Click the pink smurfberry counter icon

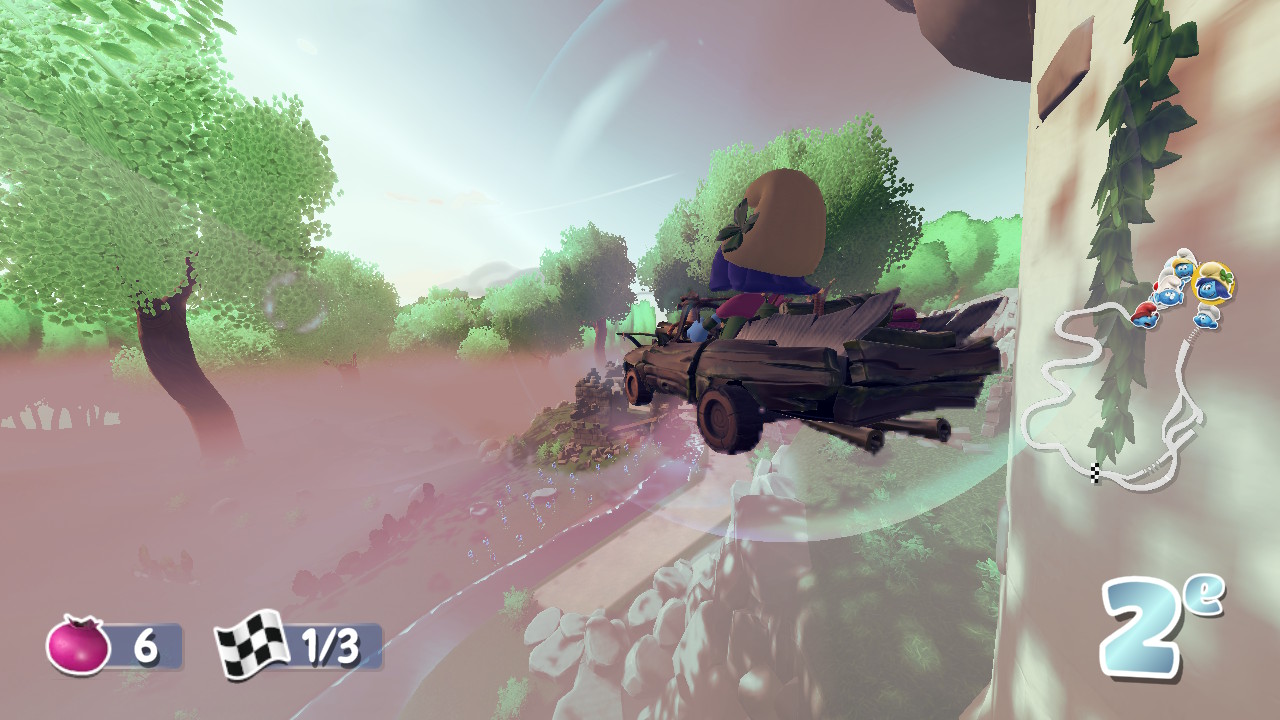point(78,646)
